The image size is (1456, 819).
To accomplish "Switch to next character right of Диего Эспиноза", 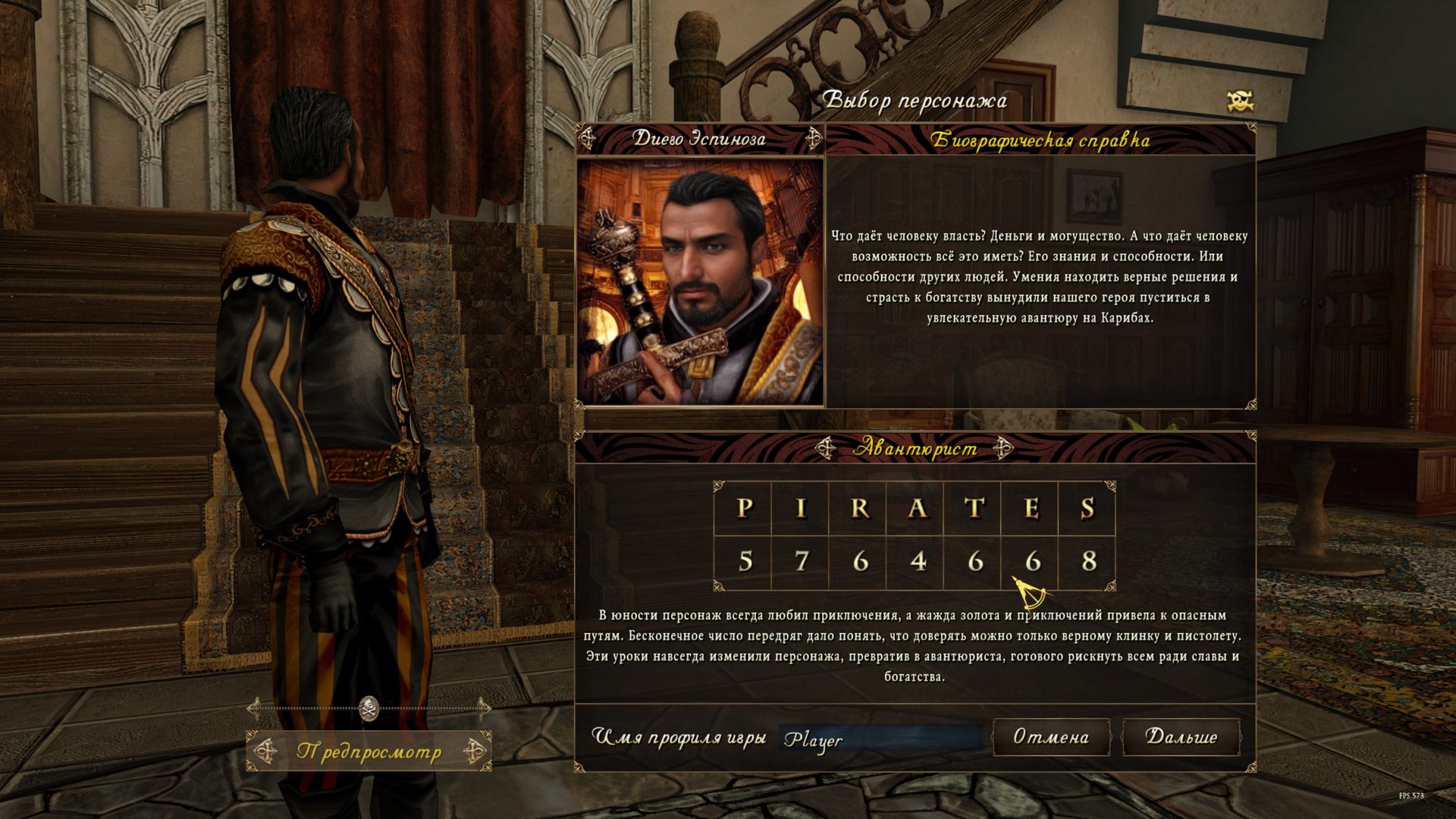I will pos(814,139).
